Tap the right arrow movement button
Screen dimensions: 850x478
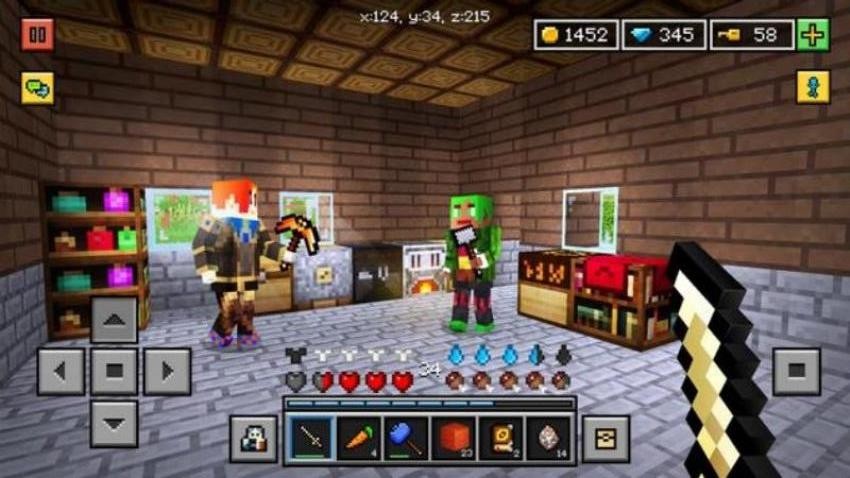click(167, 372)
